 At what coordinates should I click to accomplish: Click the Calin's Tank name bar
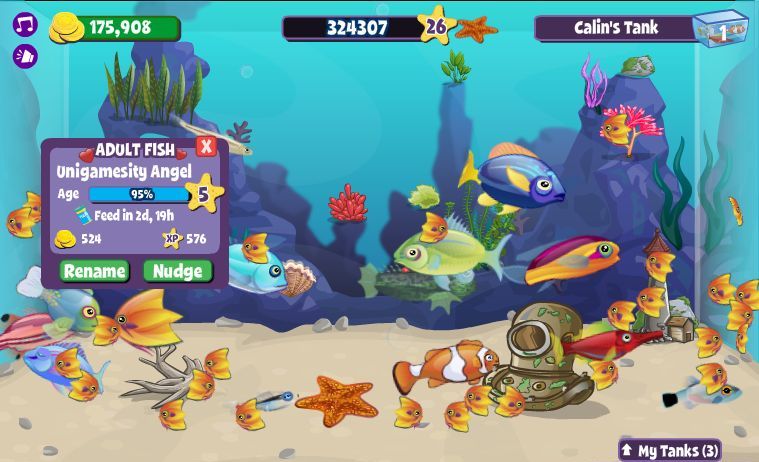pos(615,28)
